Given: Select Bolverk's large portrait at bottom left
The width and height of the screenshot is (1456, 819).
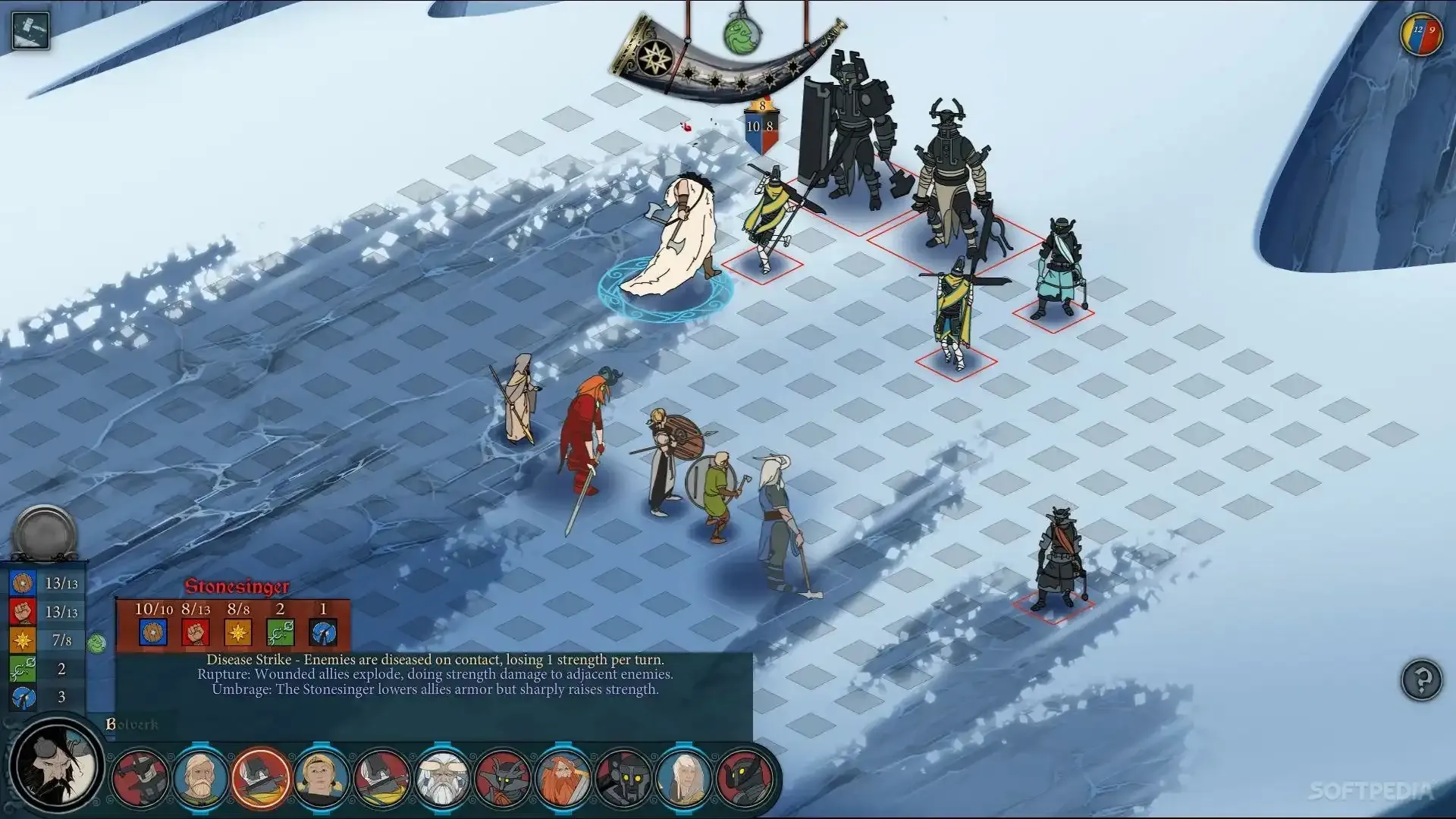Looking at the screenshot, I should [53, 766].
